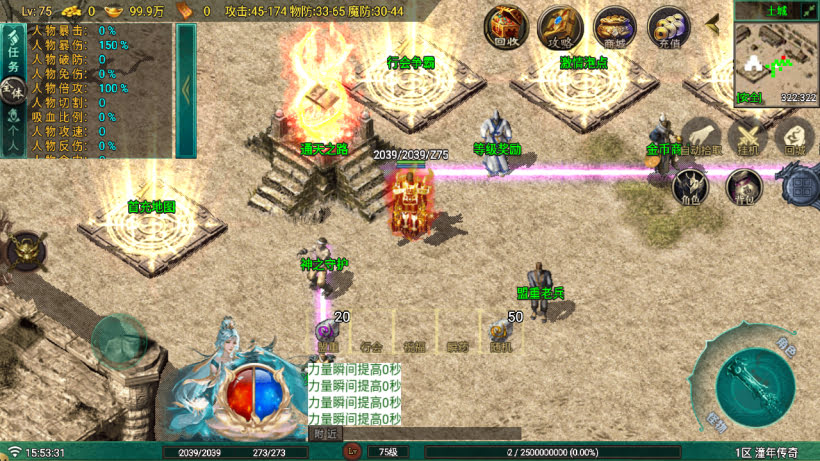Collapse the character stats panel
This screenshot has width=820, height=461.
186,90
